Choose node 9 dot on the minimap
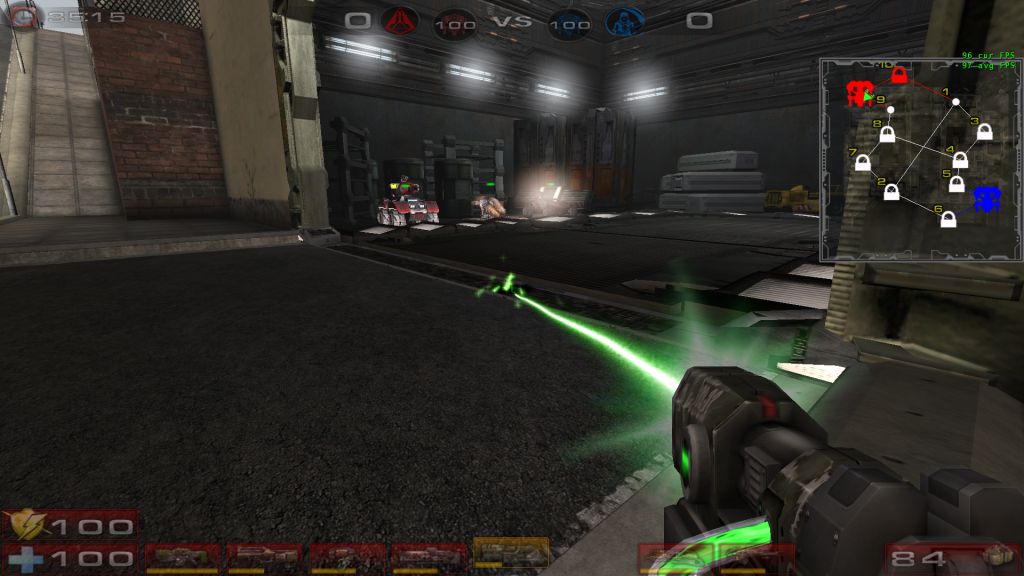1024x576 pixels. [x=891, y=109]
